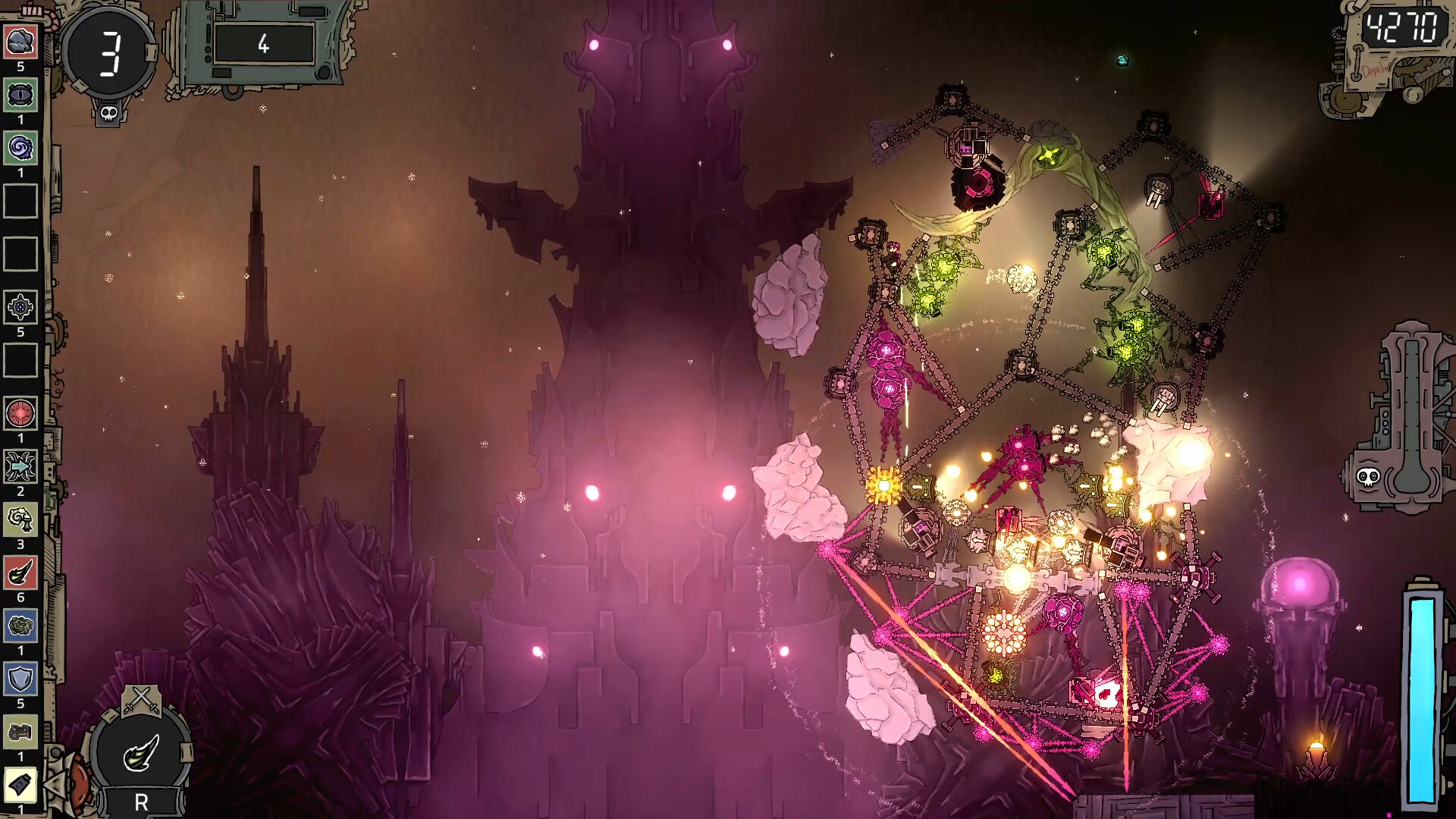Activate the flame weapon dial

point(141,752)
